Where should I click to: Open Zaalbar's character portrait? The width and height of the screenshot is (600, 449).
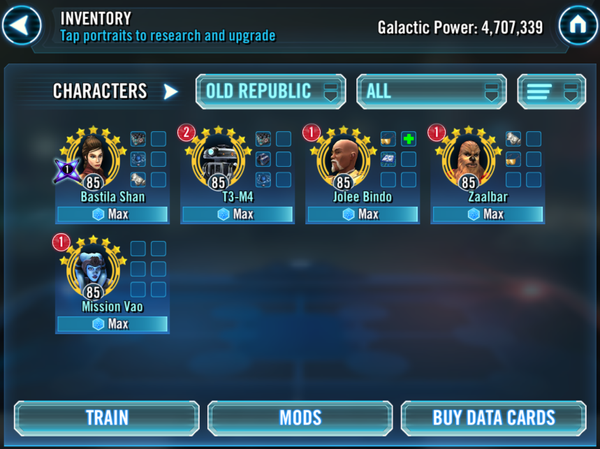(x=468, y=157)
